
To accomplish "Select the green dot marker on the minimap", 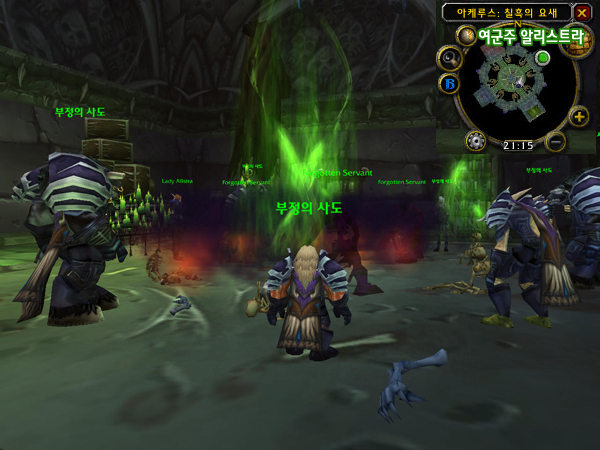I will (543, 58).
